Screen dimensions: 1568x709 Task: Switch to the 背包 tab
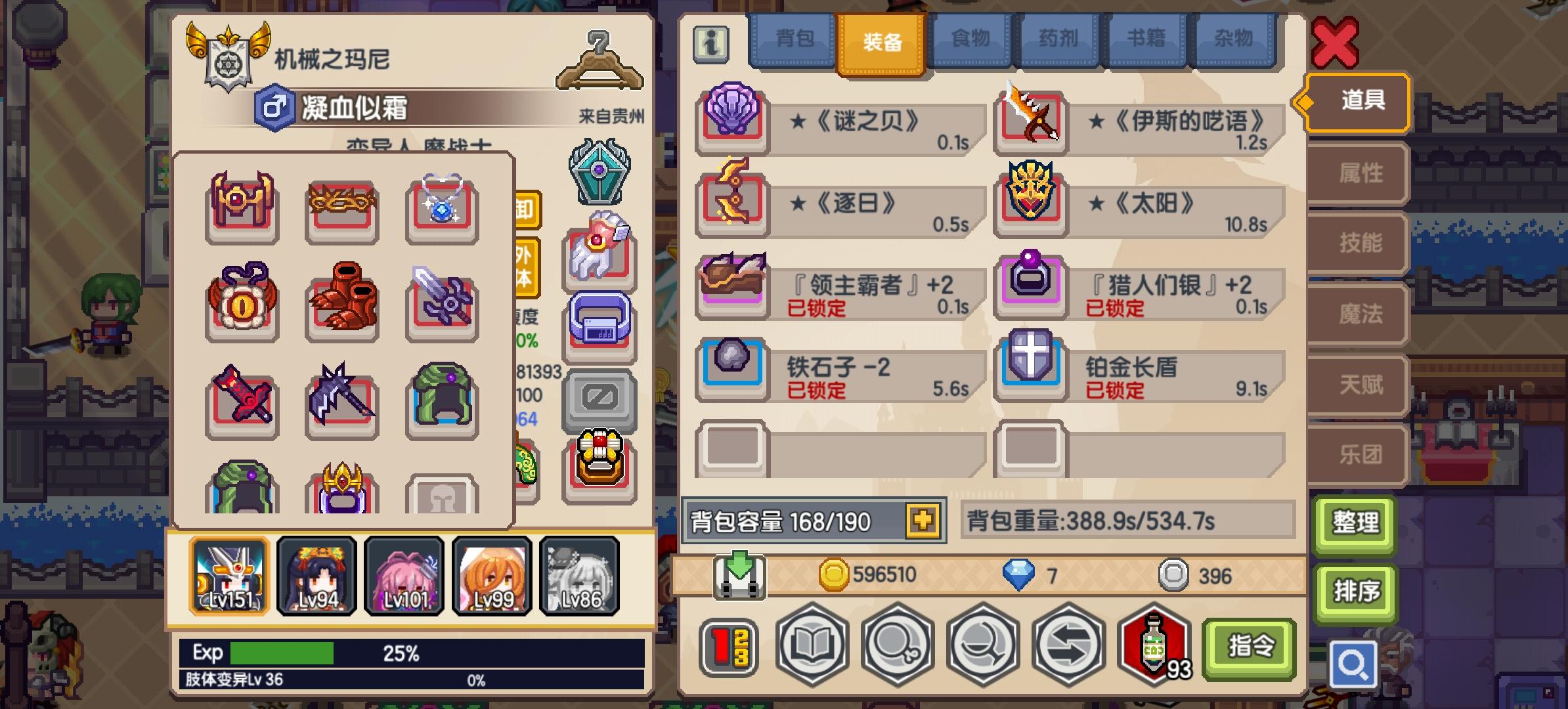coord(794,39)
